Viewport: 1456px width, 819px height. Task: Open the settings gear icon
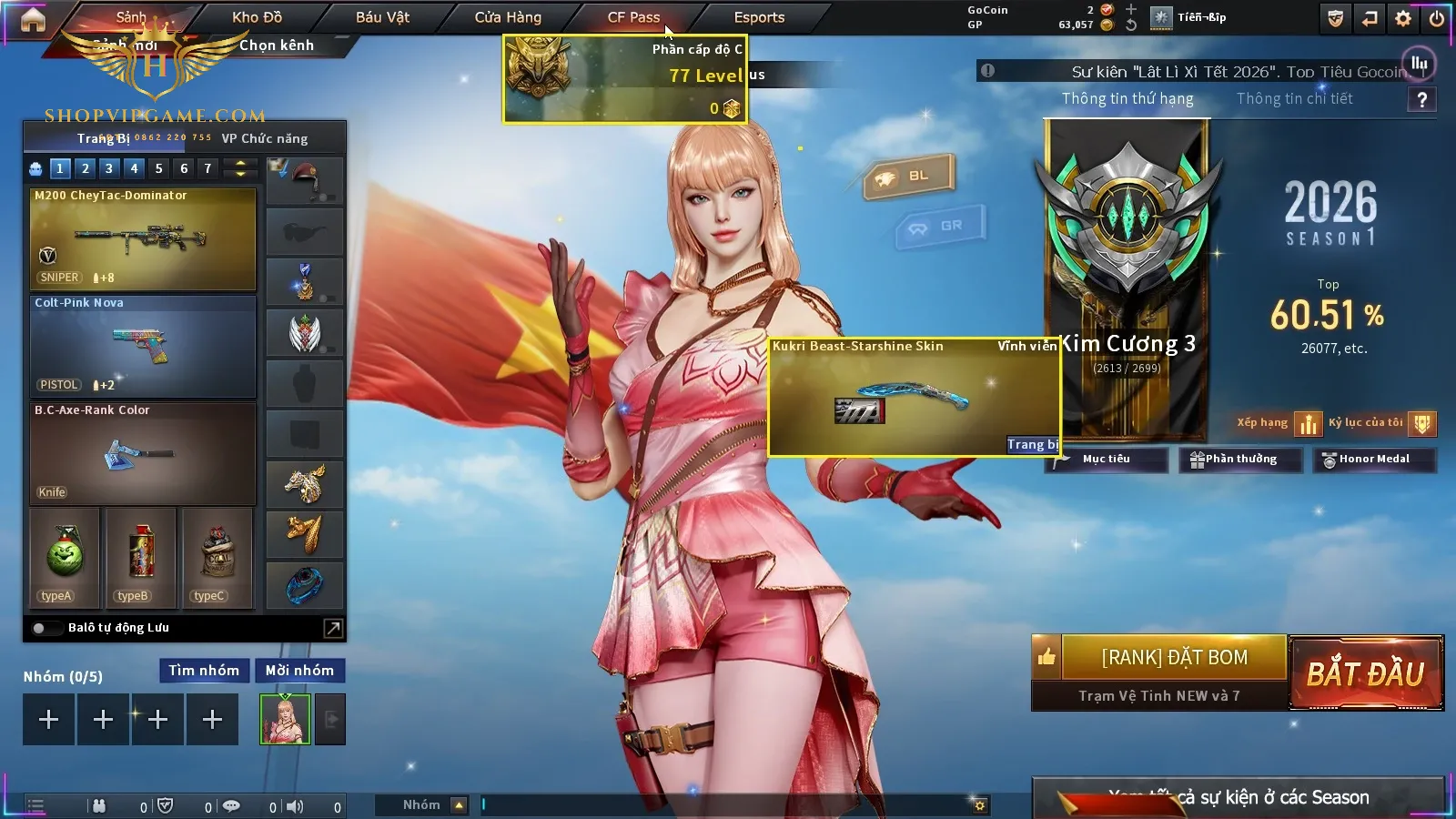pyautogui.click(x=1403, y=18)
